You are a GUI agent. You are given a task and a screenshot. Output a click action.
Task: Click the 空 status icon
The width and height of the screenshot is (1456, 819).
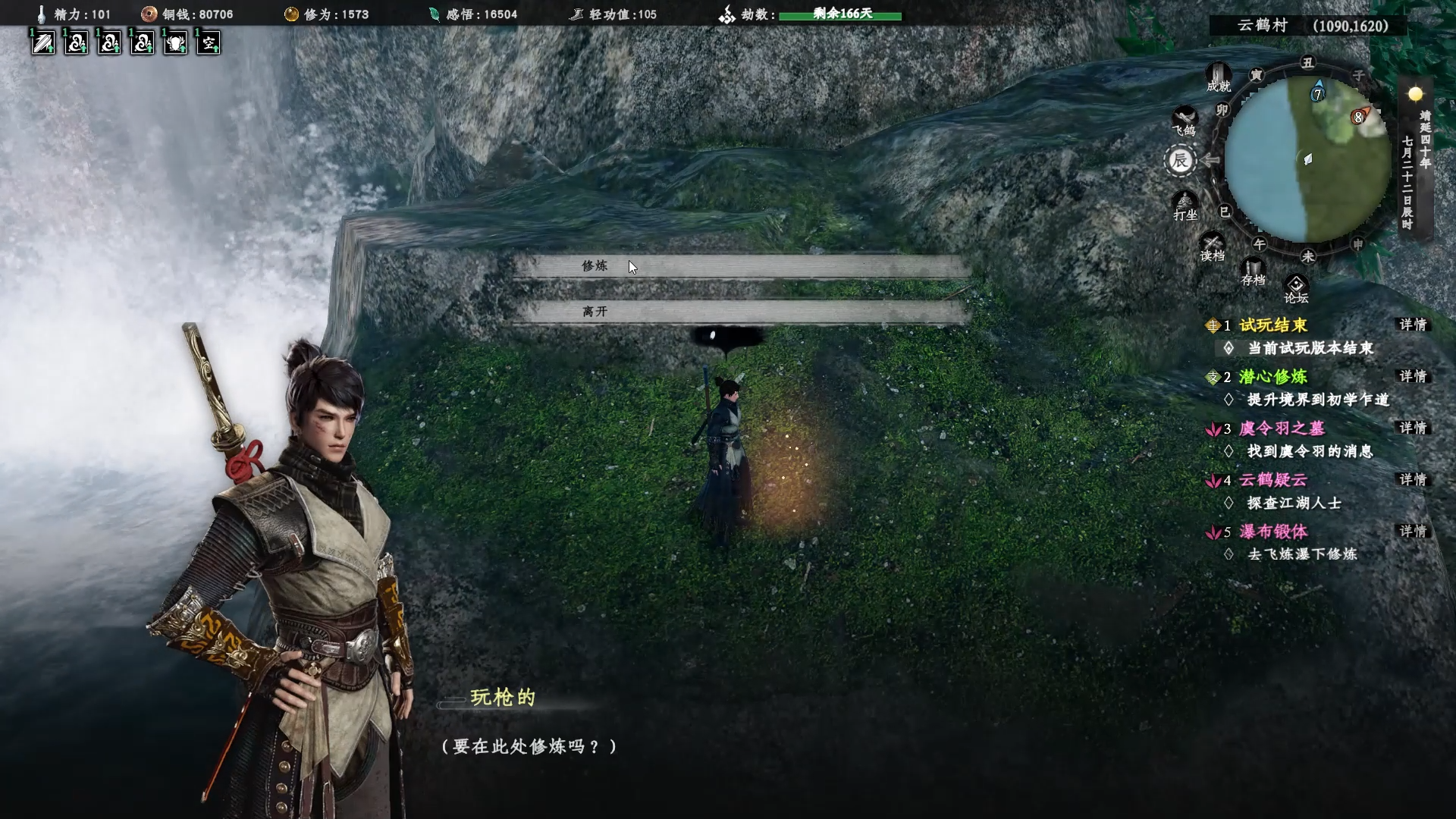(209, 42)
